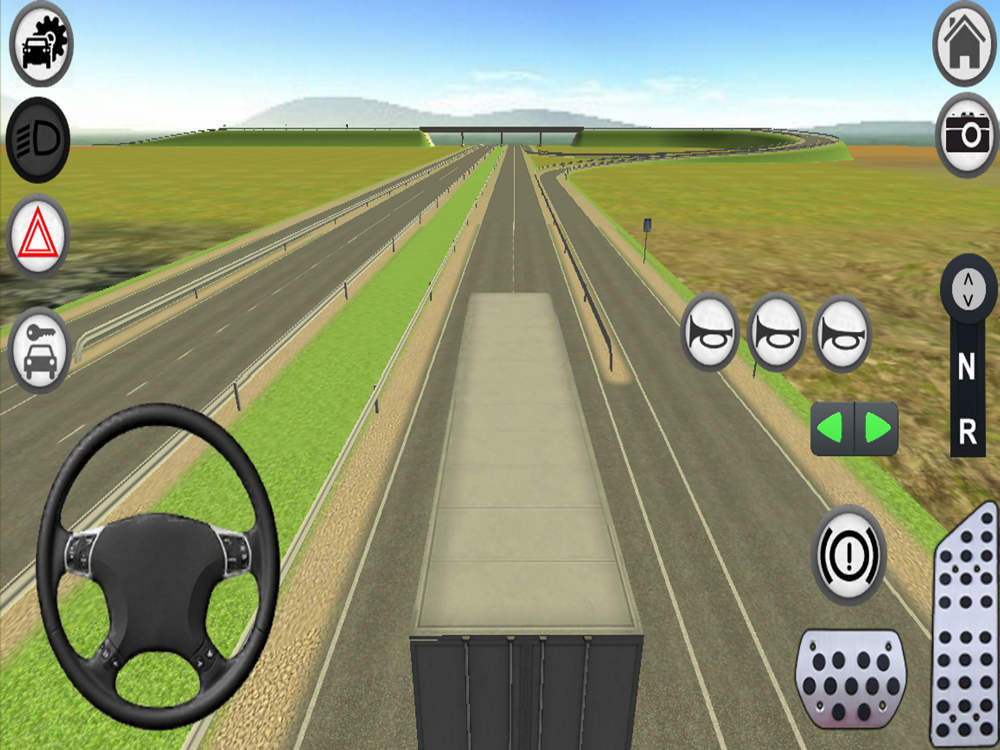Go to the home menu button
Image resolution: width=1000 pixels, height=750 pixels.
(964, 41)
